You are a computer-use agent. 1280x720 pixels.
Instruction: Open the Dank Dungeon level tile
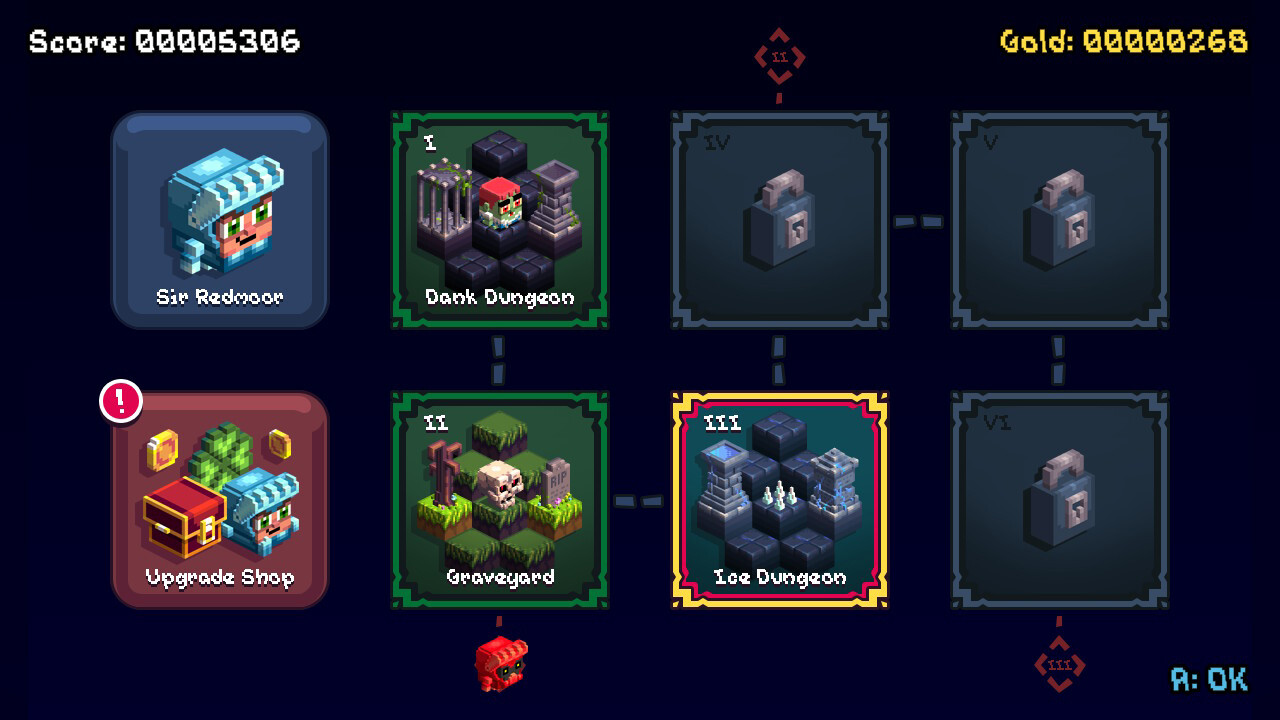[500, 215]
